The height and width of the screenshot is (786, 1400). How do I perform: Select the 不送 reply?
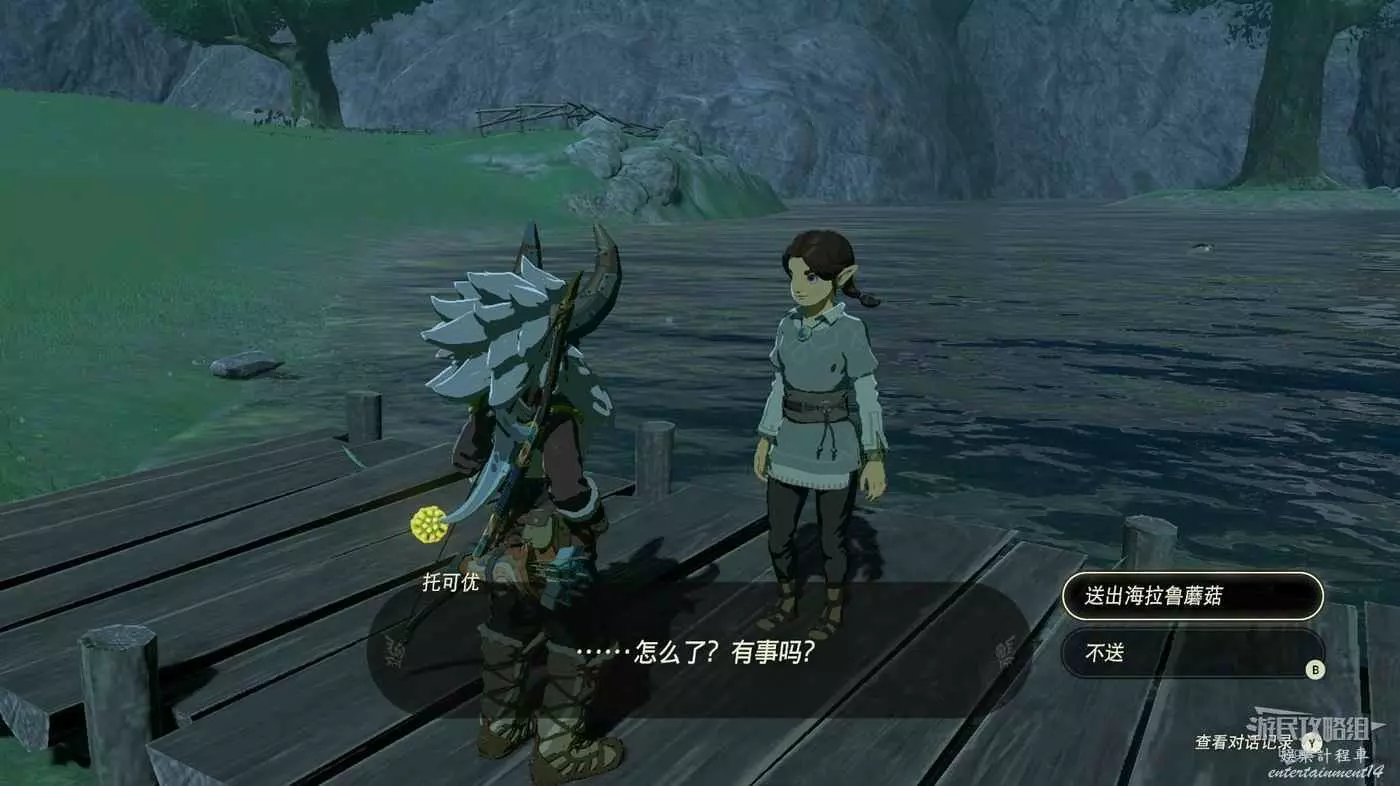[1192, 653]
